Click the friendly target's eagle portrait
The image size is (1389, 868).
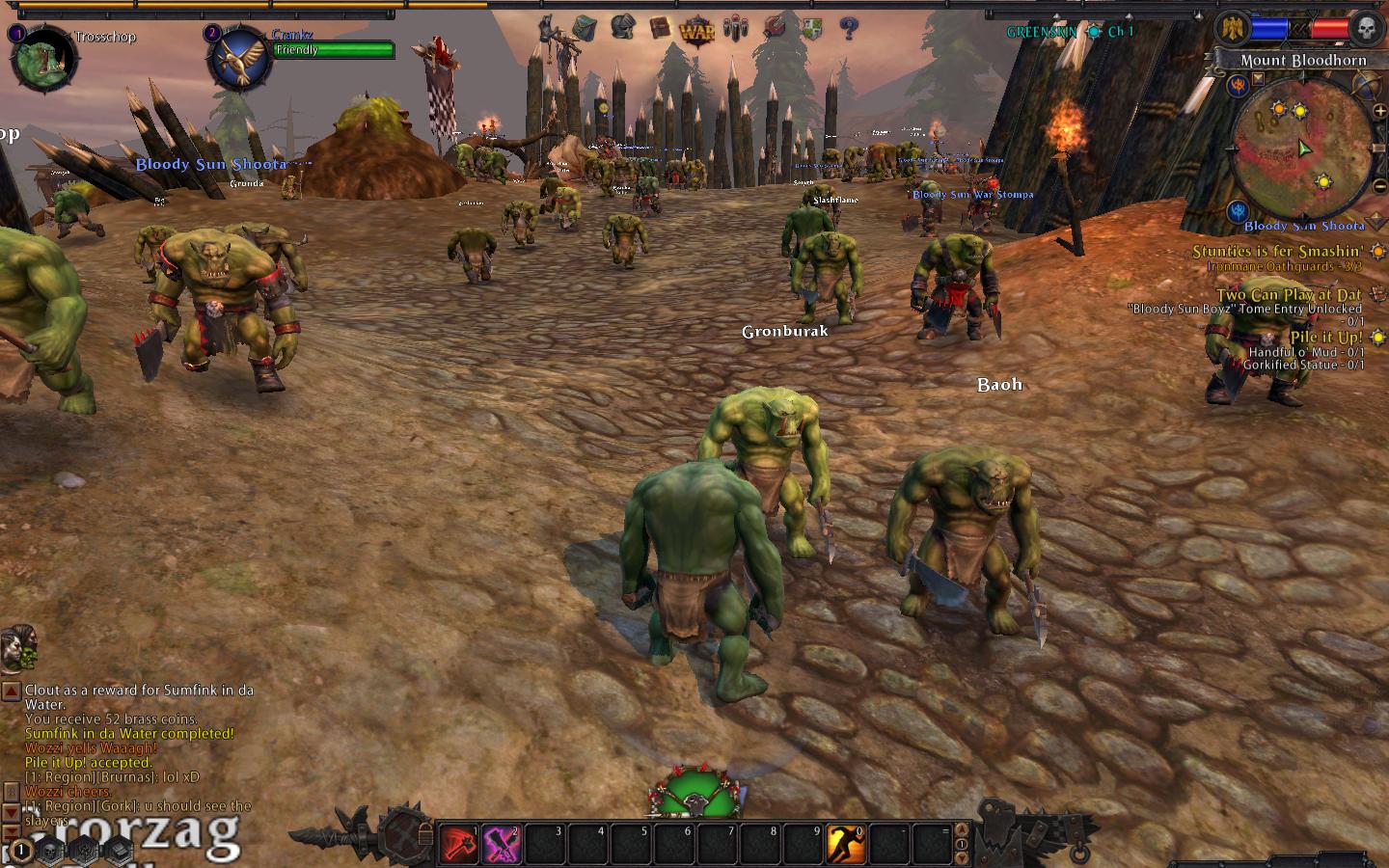238,60
